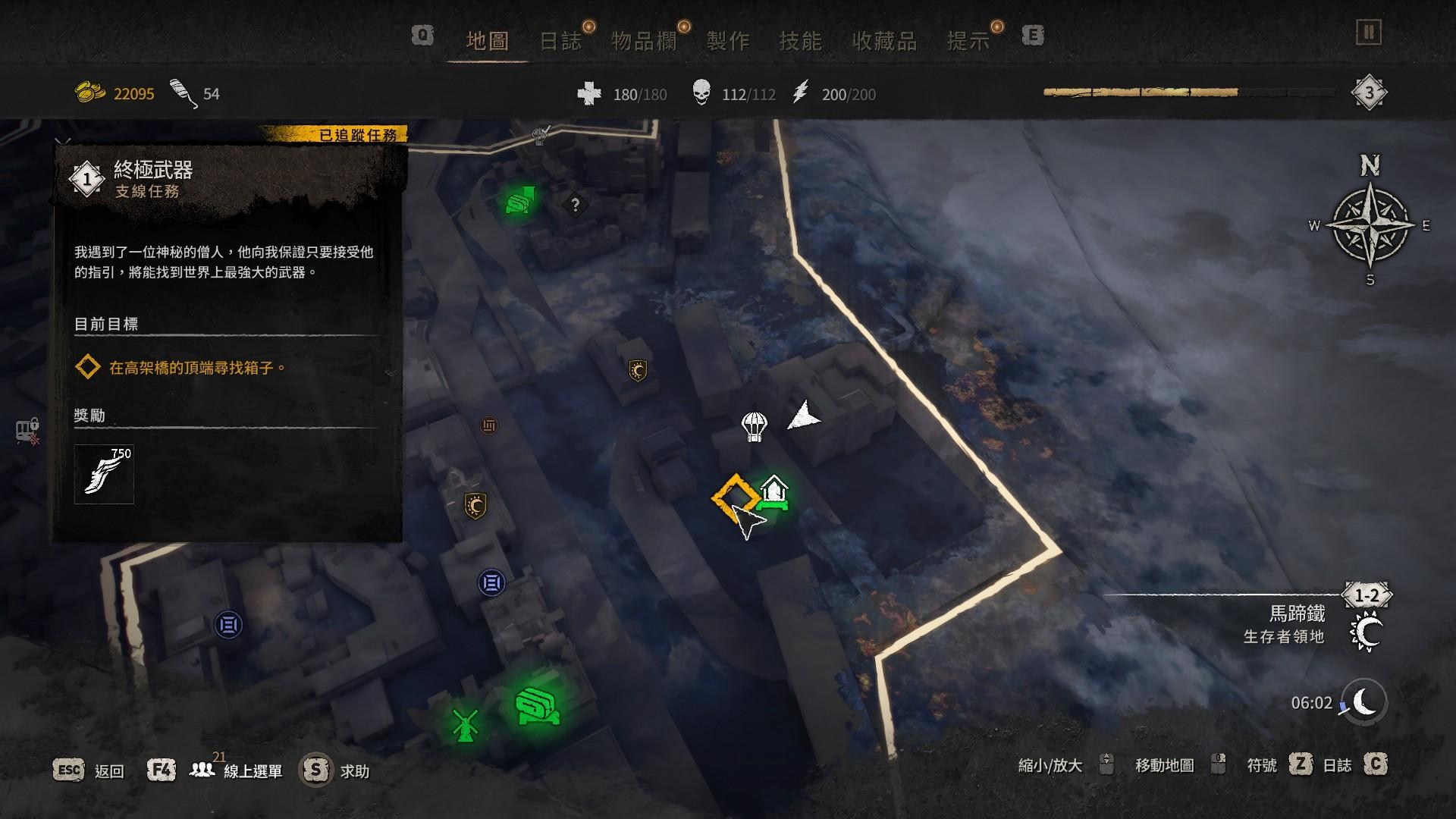This screenshot has height=819, width=1456.
Task: Open the 收藏品 collectibles tab
Action: click(883, 39)
